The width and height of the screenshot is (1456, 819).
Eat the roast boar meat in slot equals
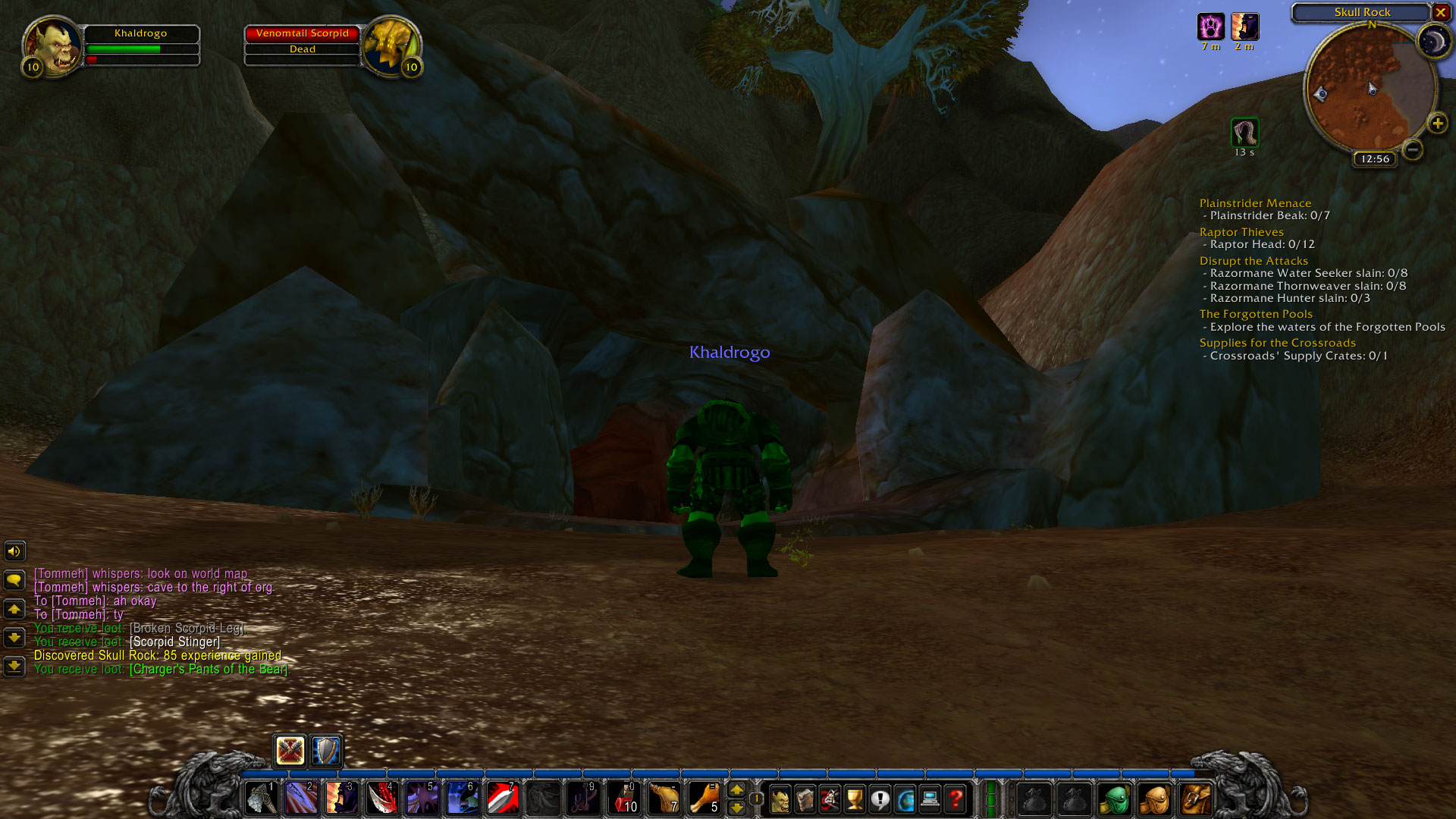tap(704, 799)
